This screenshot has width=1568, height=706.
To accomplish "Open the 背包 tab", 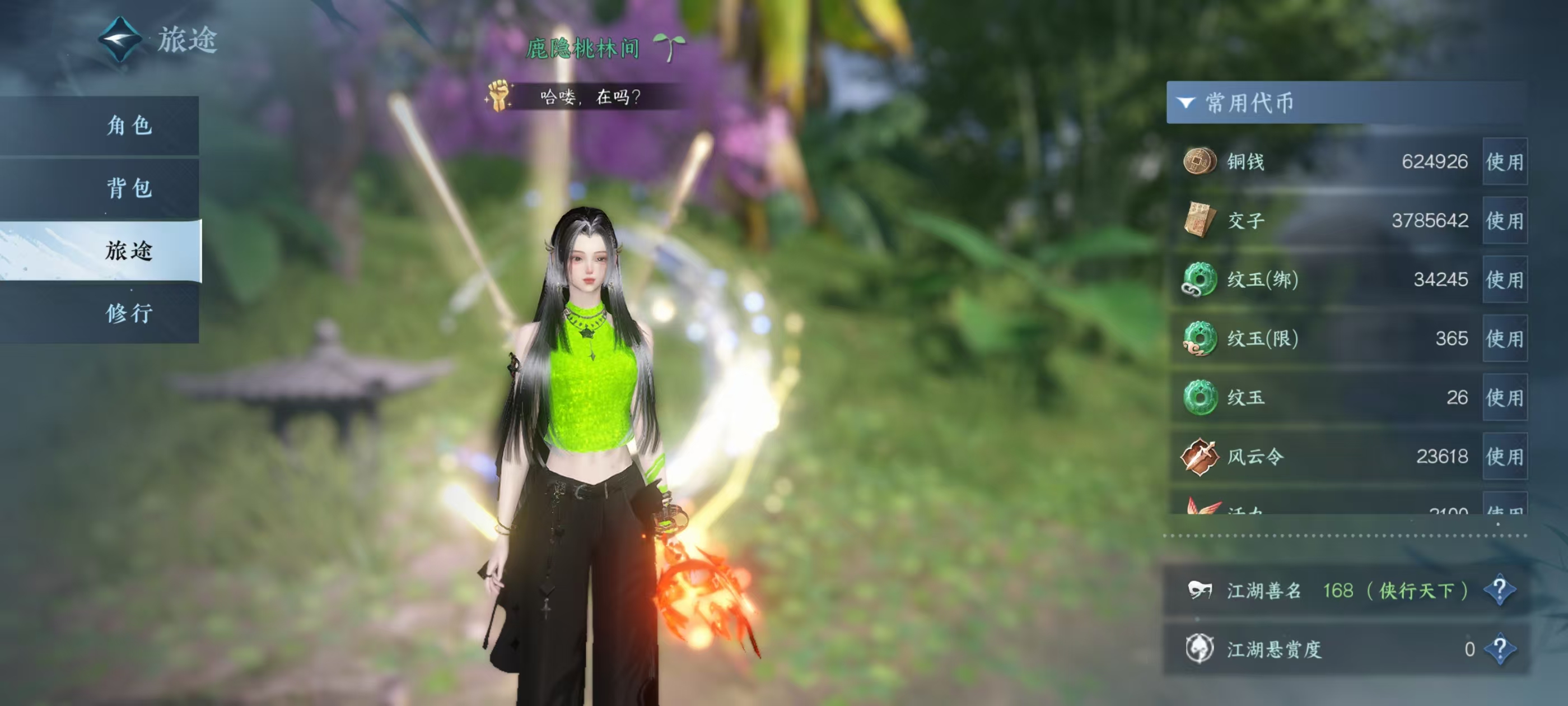I will coord(129,188).
